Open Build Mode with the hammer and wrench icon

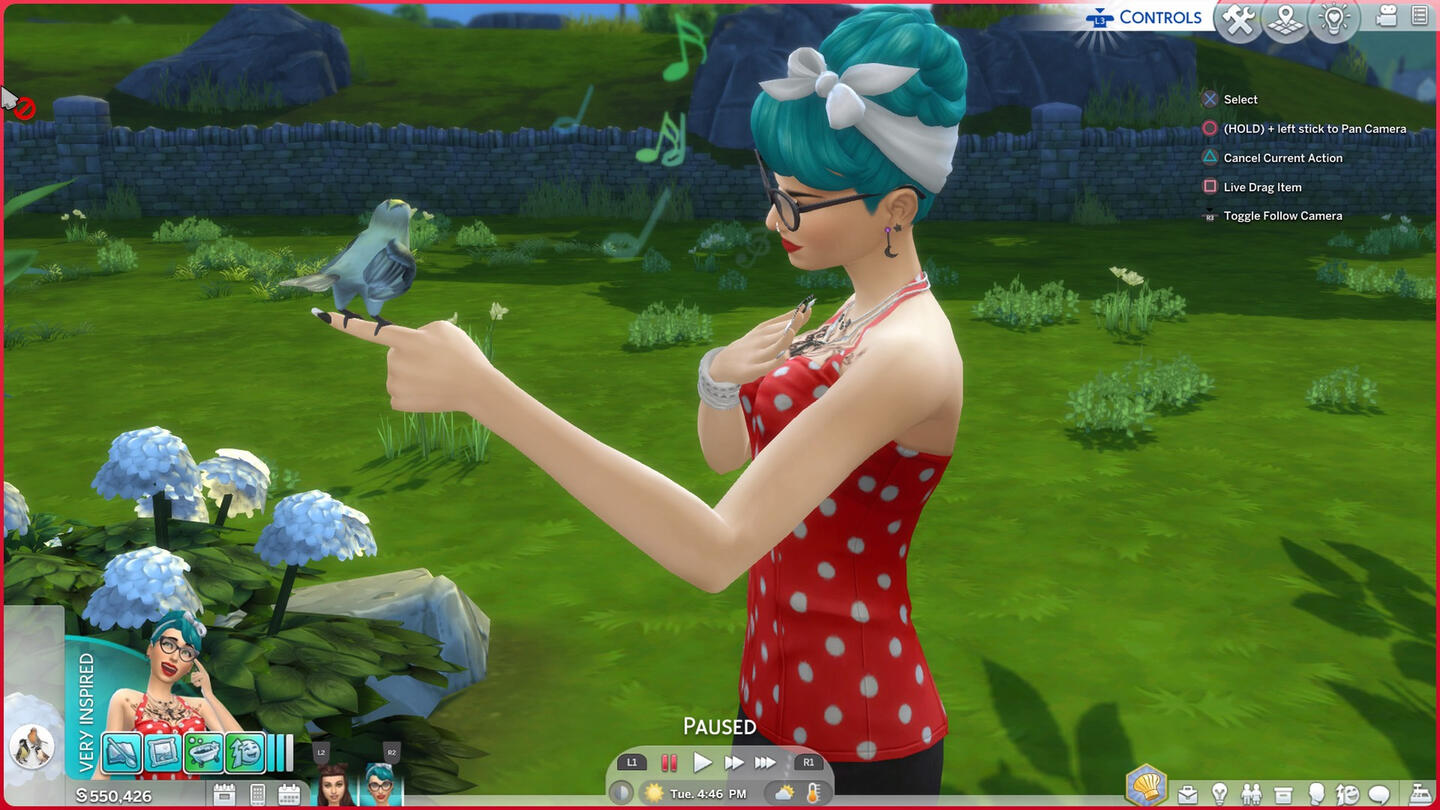(1238, 20)
